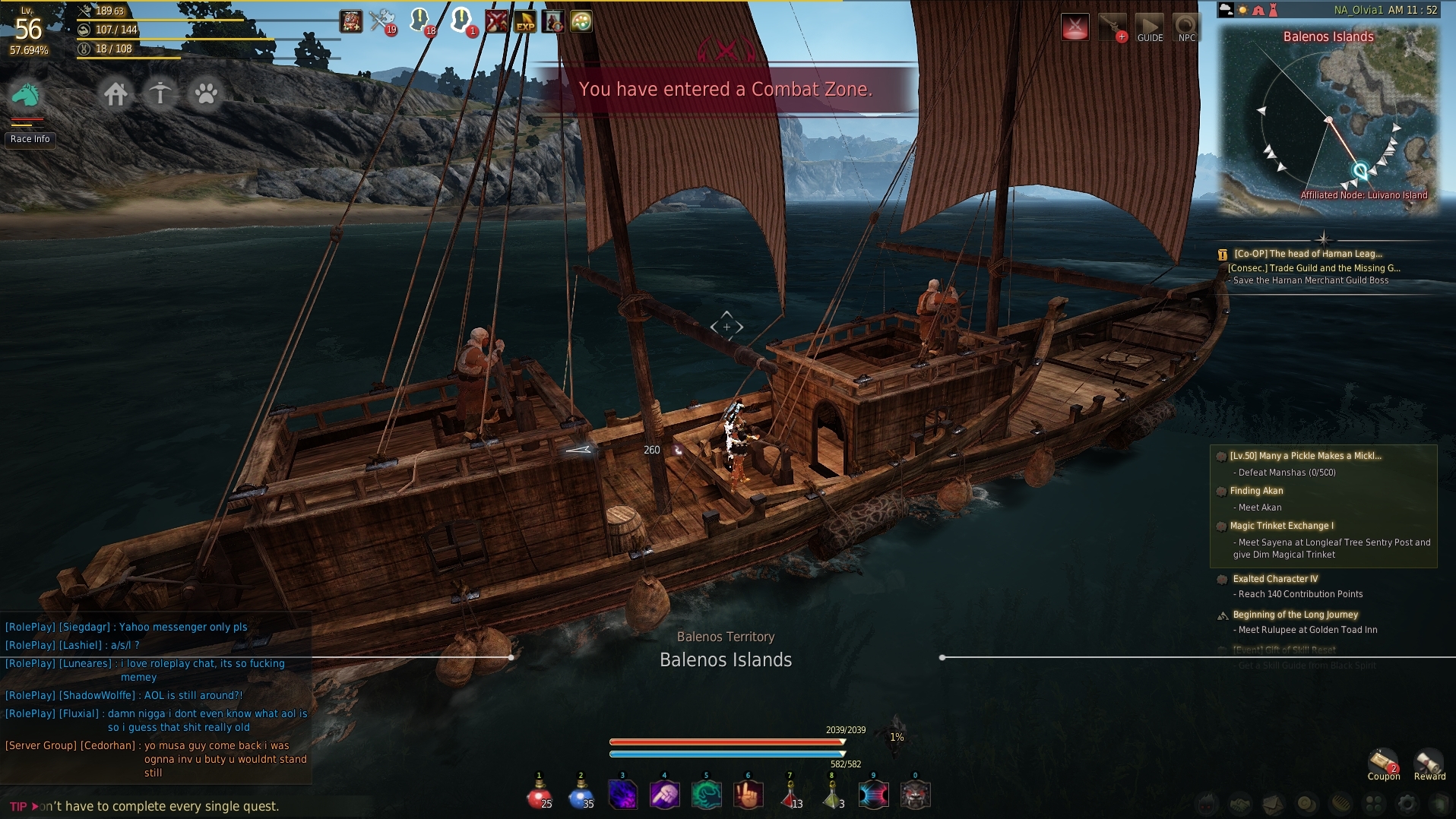This screenshot has height=819, width=1456.
Task: Use the red health potion slot
Action: coord(539,795)
